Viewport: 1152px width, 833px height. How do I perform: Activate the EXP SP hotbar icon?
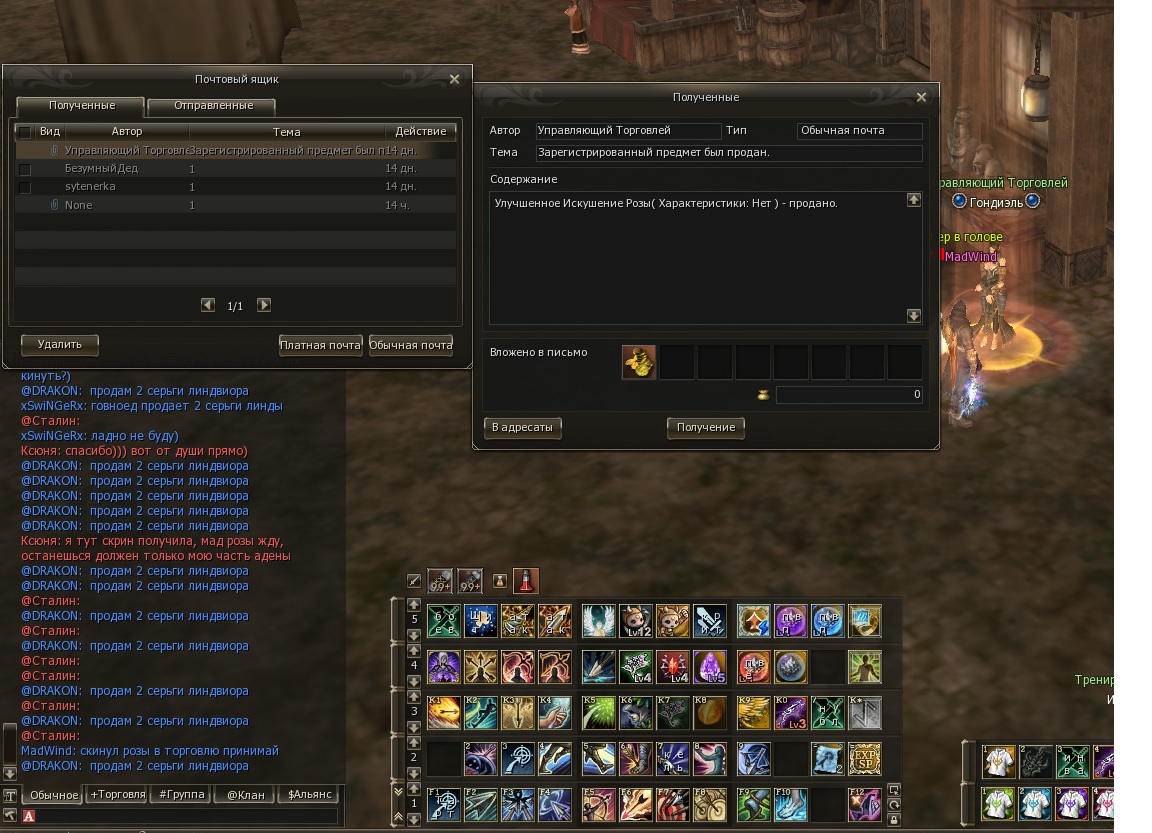click(864, 758)
